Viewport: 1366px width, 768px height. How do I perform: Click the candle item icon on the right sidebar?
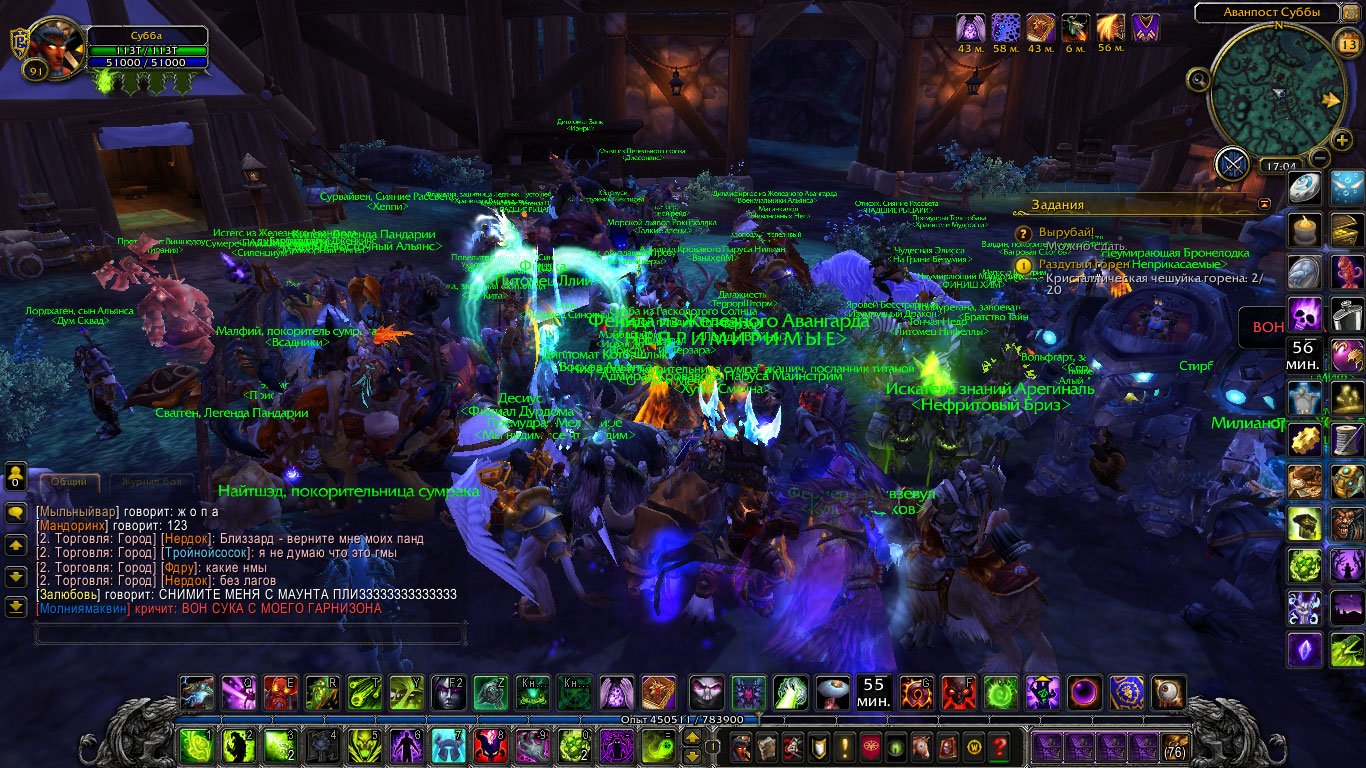(1303, 229)
